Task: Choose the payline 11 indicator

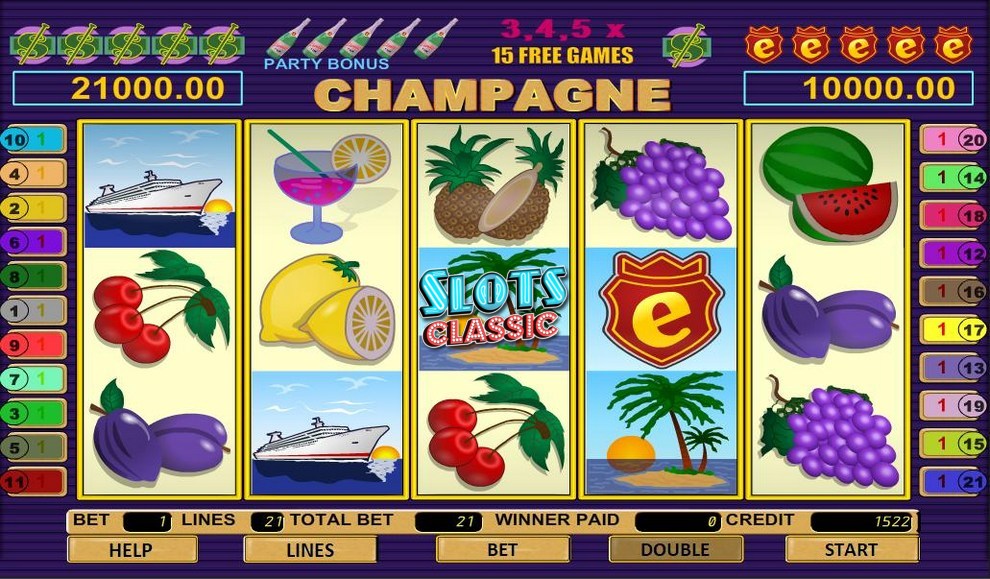Action: pyautogui.click(x=33, y=482)
